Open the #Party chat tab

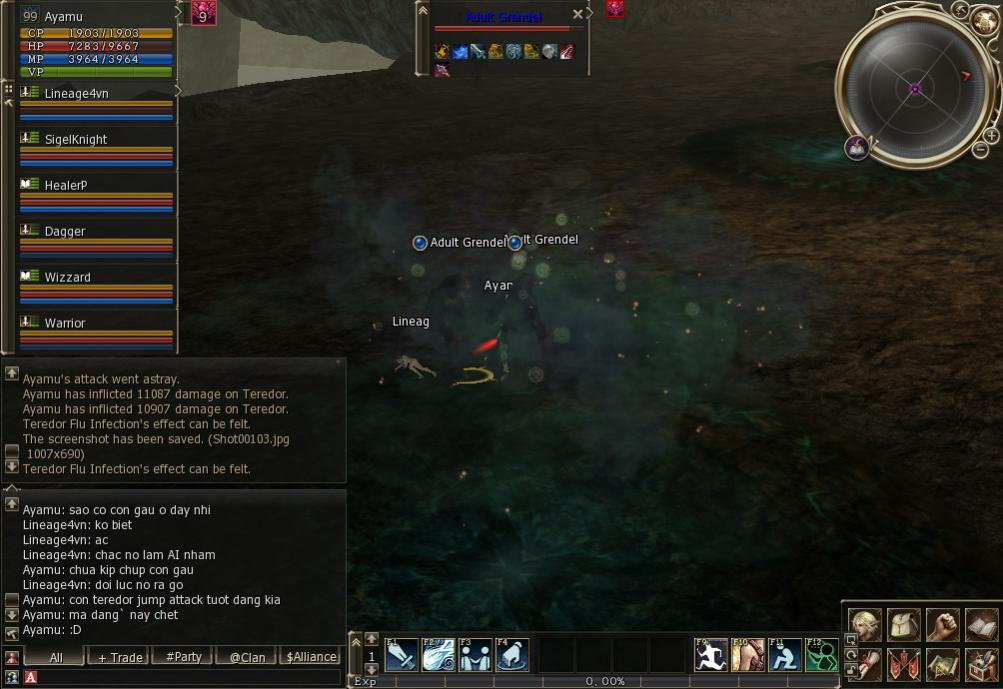coord(183,657)
